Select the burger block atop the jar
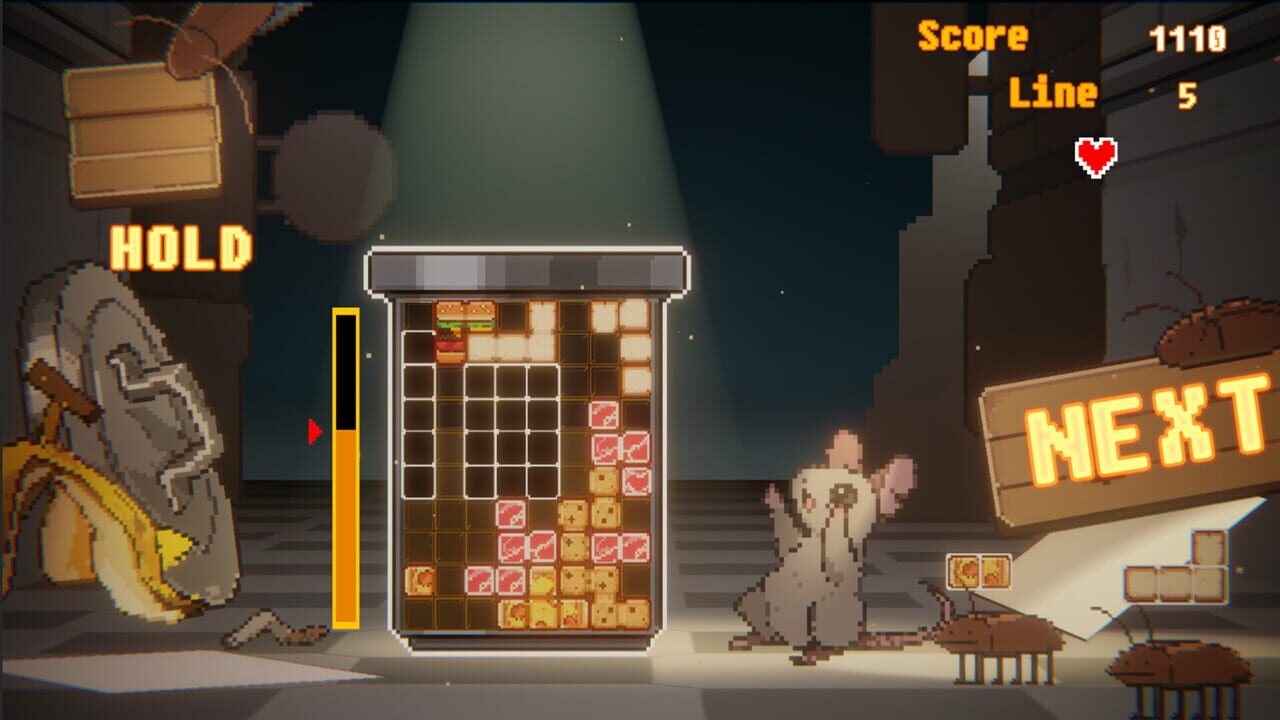Viewport: 1280px width, 720px height. click(452, 330)
